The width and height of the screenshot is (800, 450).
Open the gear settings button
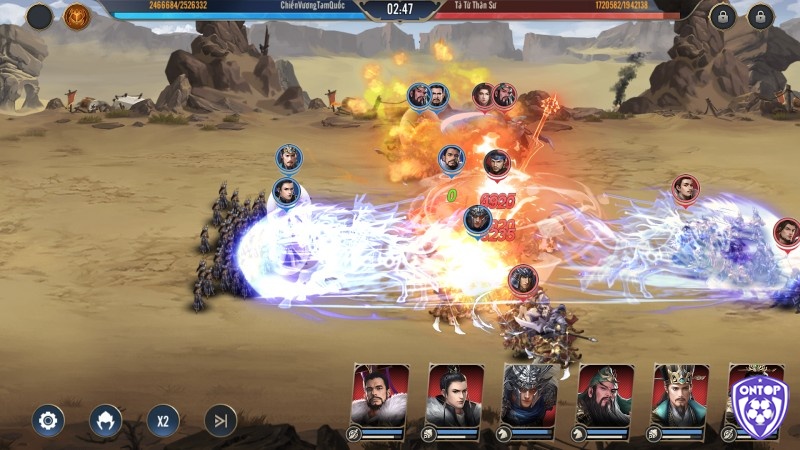coord(47,420)
